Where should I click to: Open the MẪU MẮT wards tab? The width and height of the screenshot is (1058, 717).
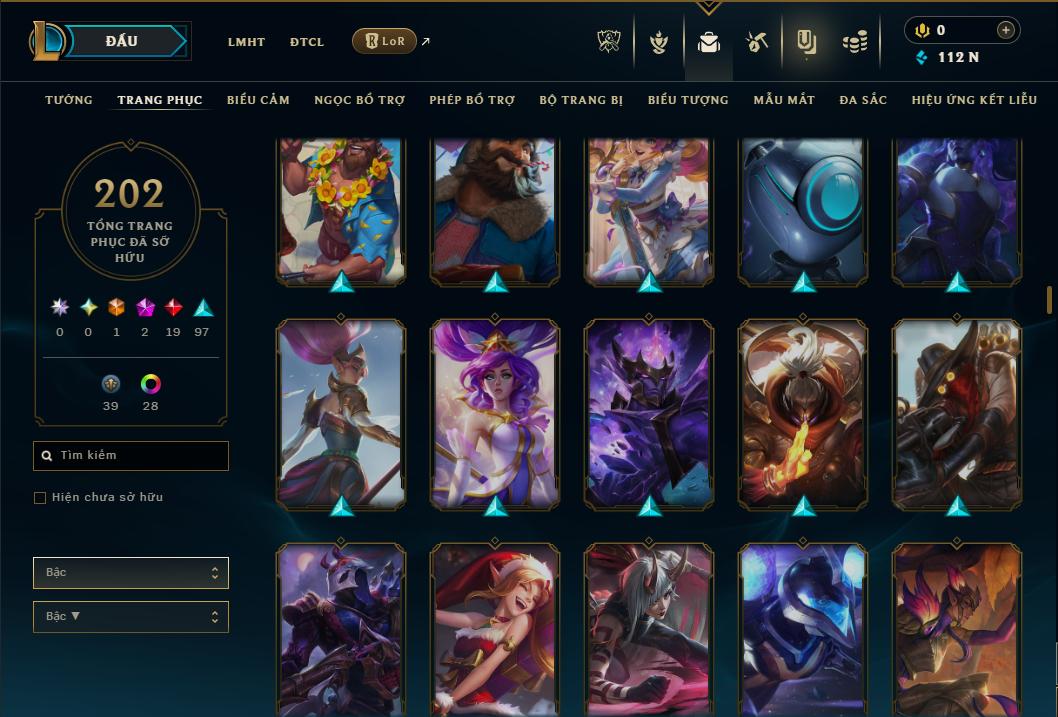[784, 100]
